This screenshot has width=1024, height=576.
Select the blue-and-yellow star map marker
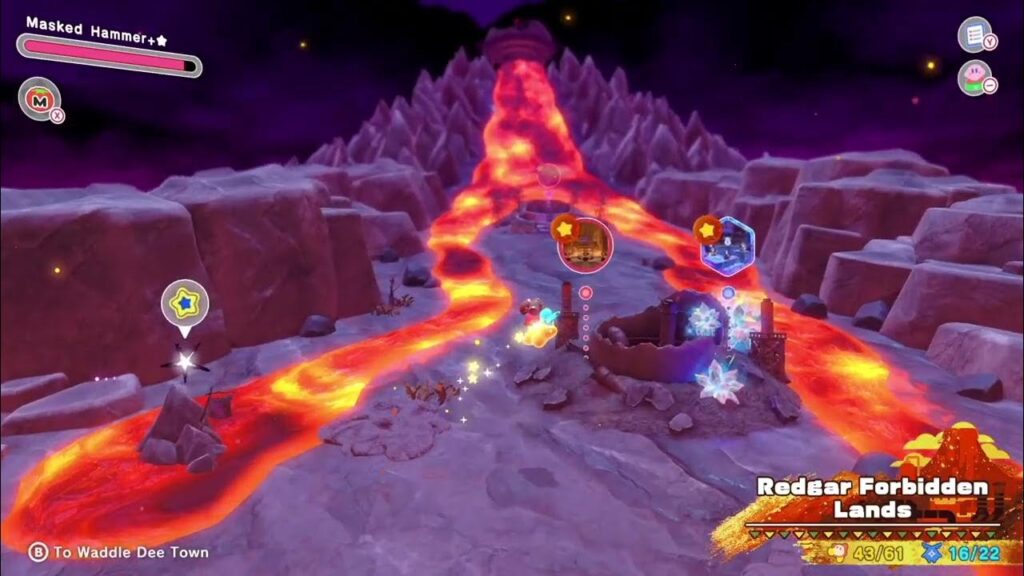185,304
